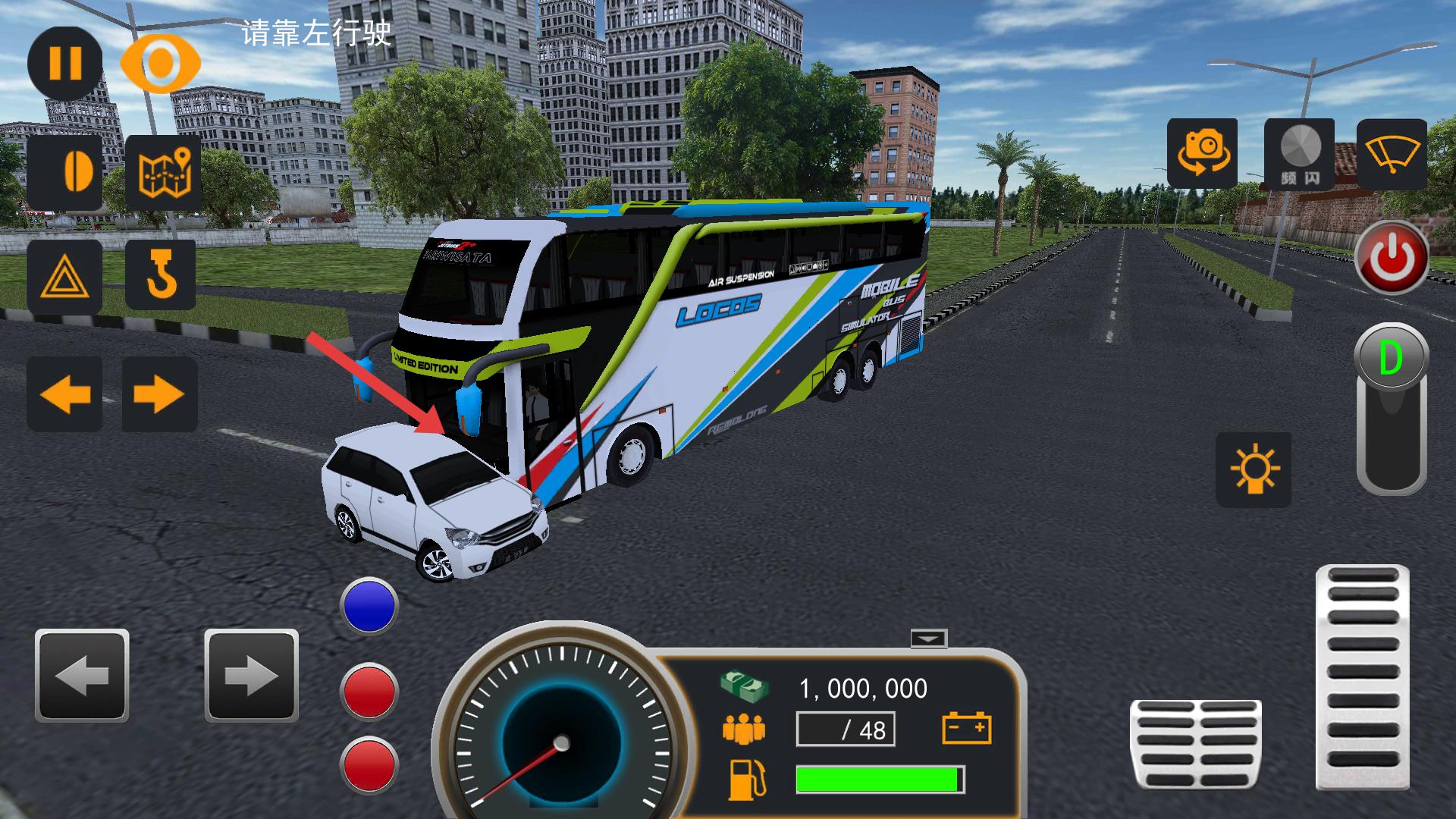Turn on the left turn signal
This screenshot has width=1456, height=819.
(64, 394)
